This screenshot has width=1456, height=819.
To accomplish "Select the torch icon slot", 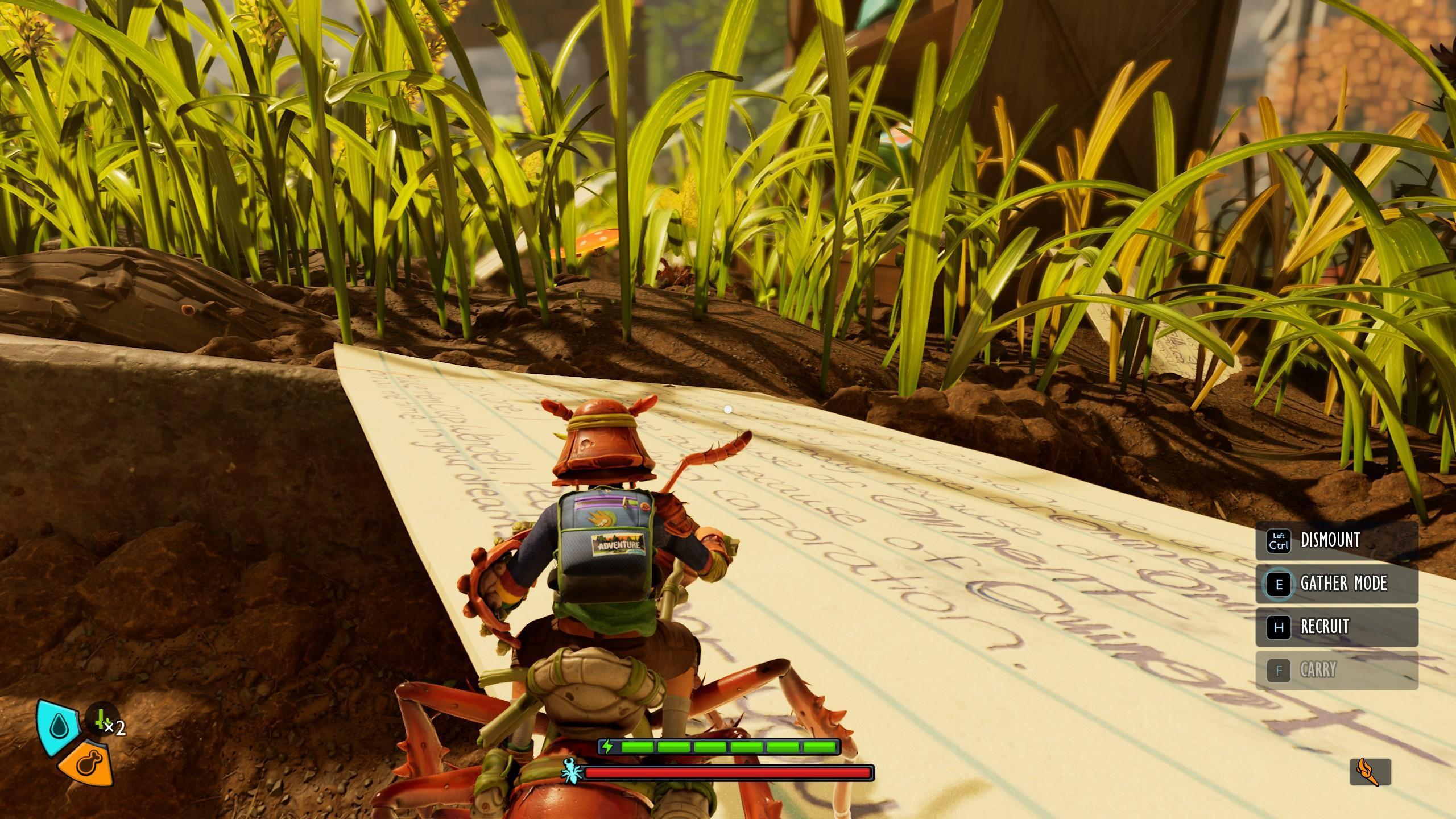I will pyautogui.click(x=1371, y=772).
